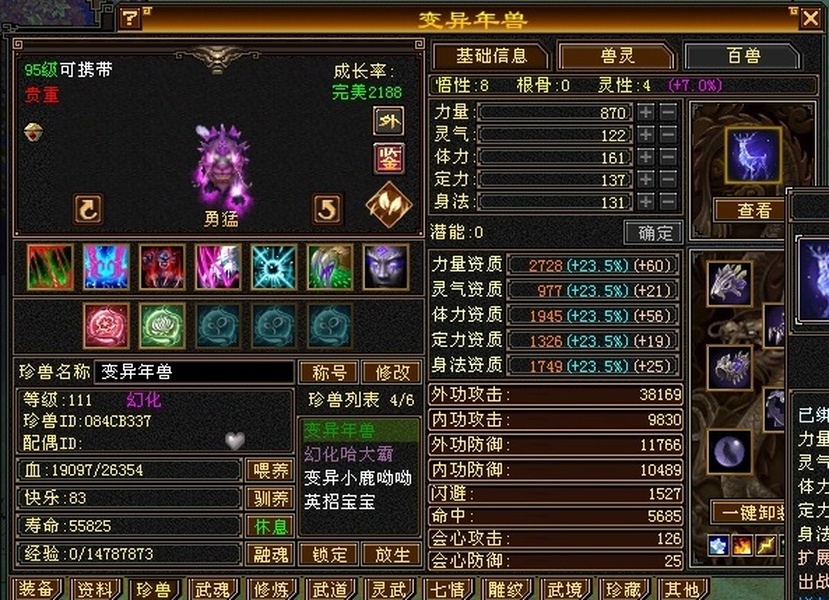Feed the pet with 喂养
The height and width of the screenshot is (600, 829).
click(270, 470)
